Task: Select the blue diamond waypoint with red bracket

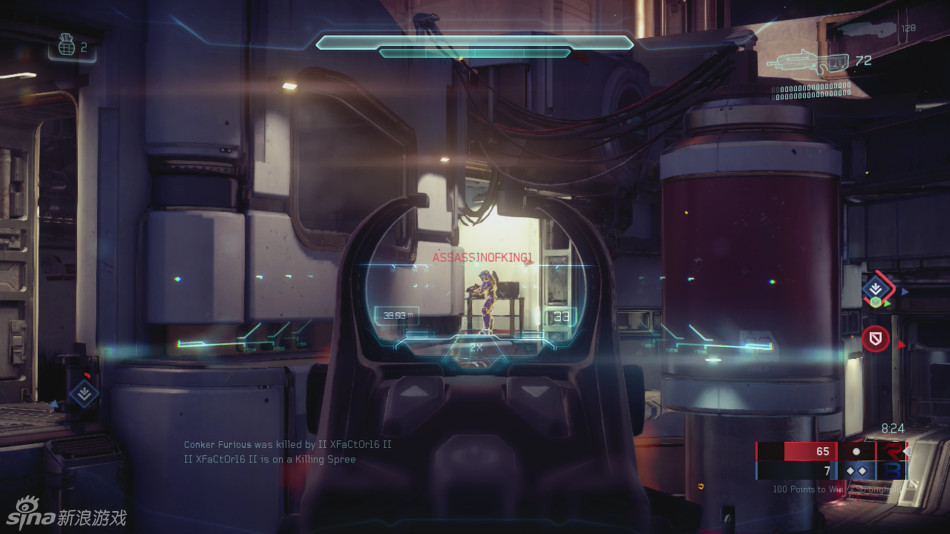Action: coord(877,289)
